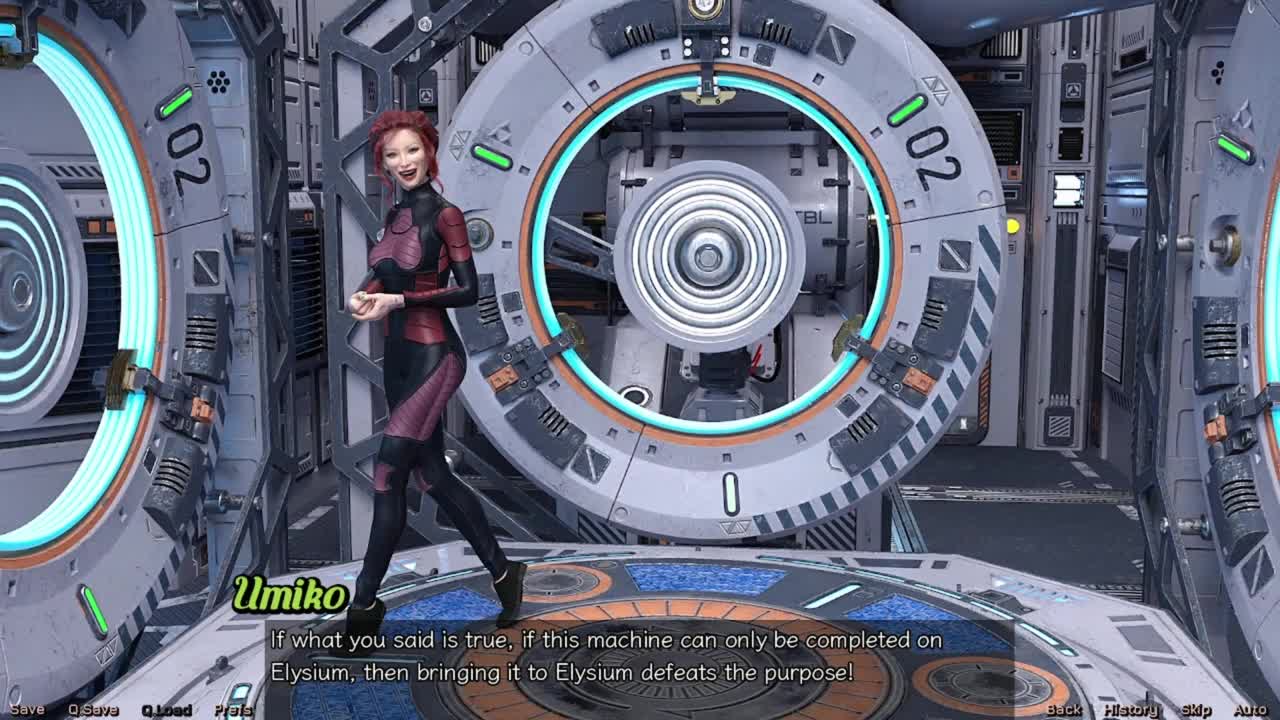Activate Skip mode
This screenshot has height=720, width=1280.
click(1196, 710)
